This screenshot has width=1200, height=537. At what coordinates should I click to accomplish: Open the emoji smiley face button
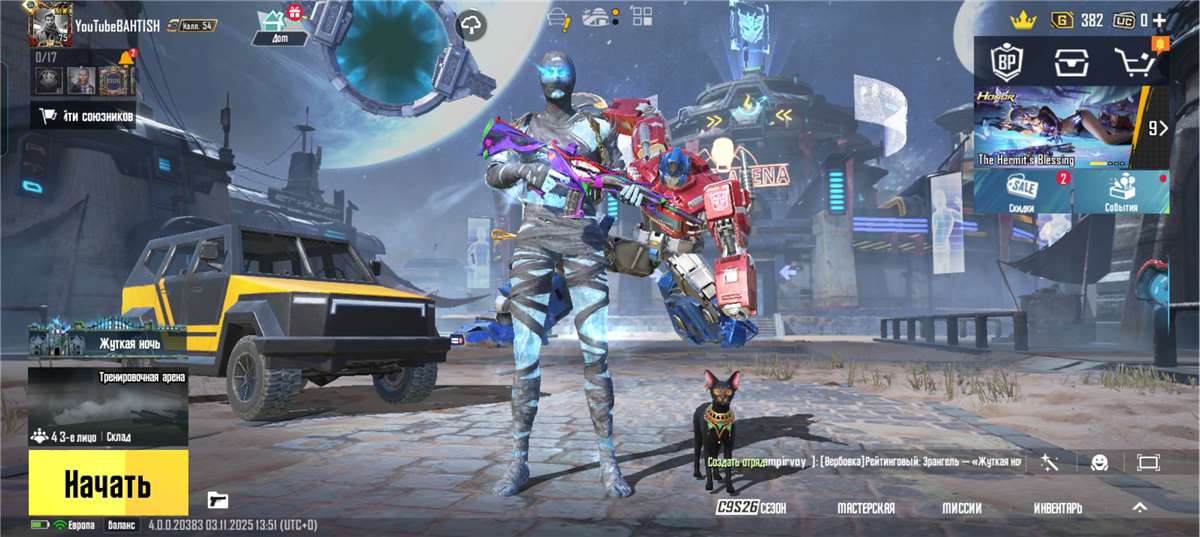click(x=1099, y=462)
